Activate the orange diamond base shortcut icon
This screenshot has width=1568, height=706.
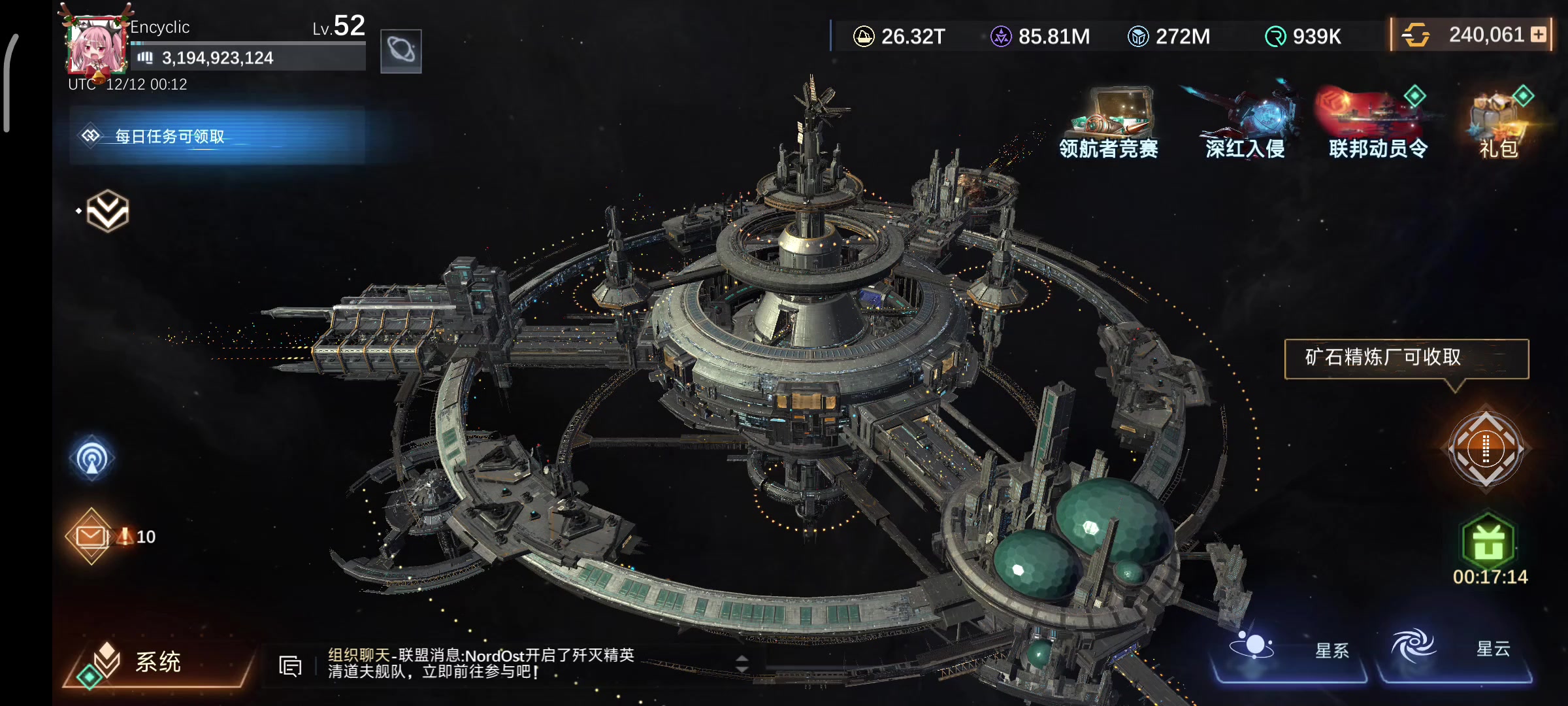coord(1486,448)
